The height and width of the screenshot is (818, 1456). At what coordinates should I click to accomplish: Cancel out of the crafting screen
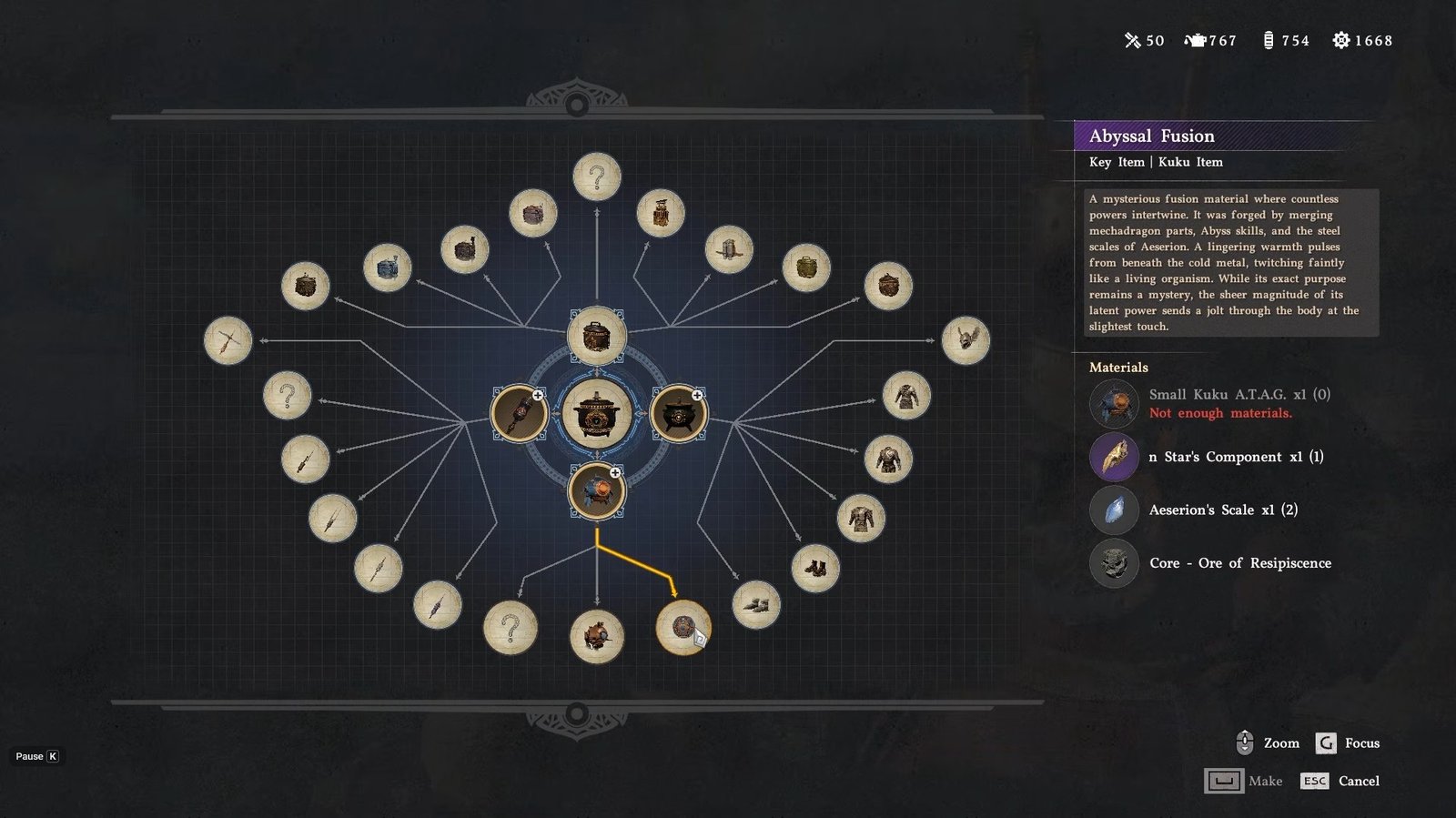pos(1340,781)
